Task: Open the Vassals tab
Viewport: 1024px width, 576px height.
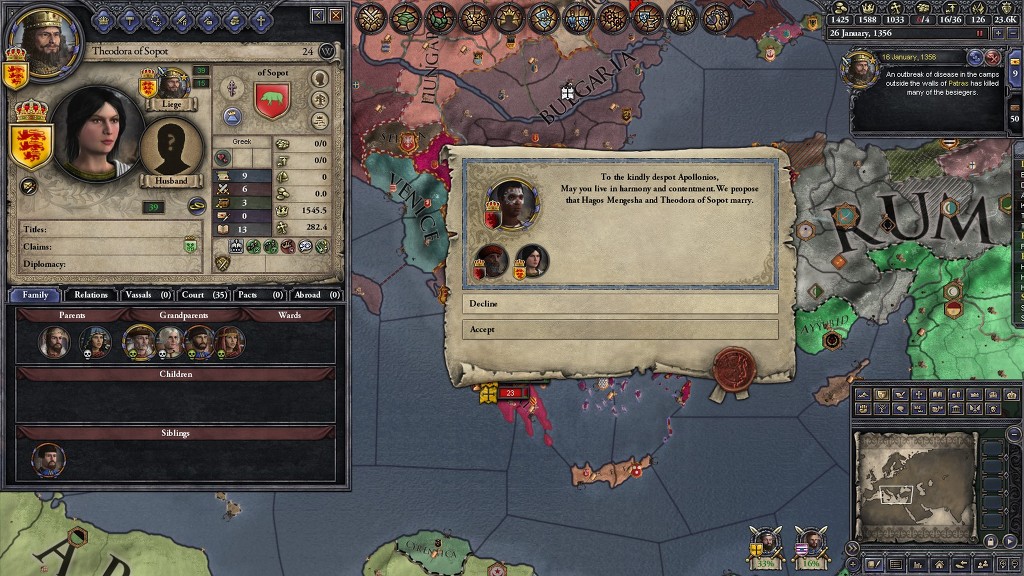Action: pyautogui.click(x=147, y=295)
